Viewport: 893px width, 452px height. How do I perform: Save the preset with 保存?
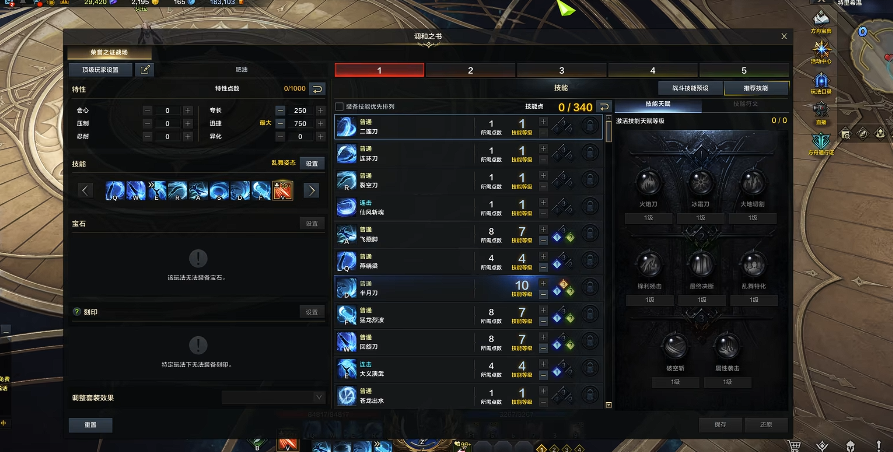tap(720, 424)
